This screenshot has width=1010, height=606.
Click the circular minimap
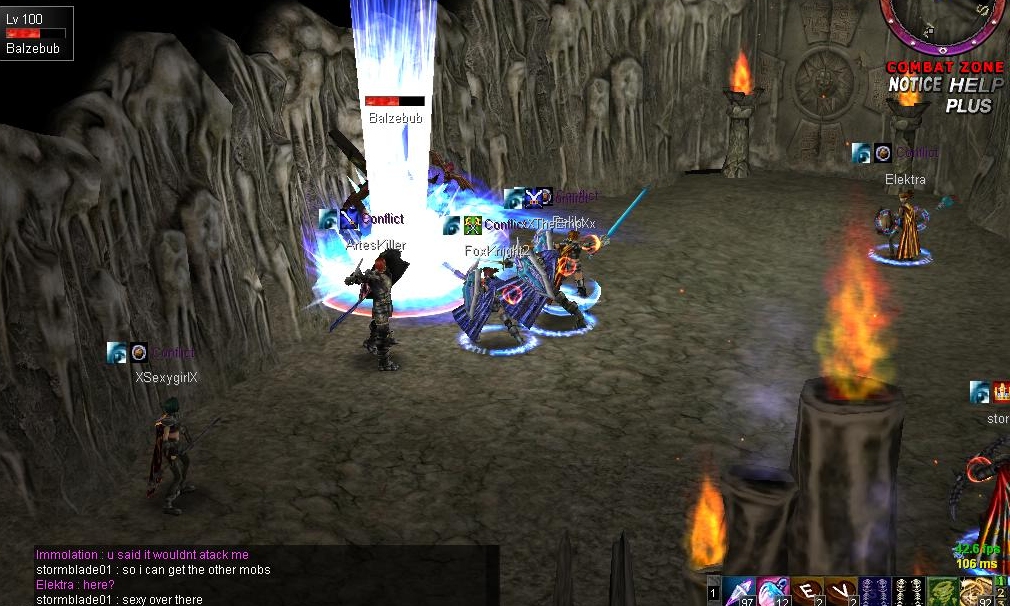pos(943,22)
